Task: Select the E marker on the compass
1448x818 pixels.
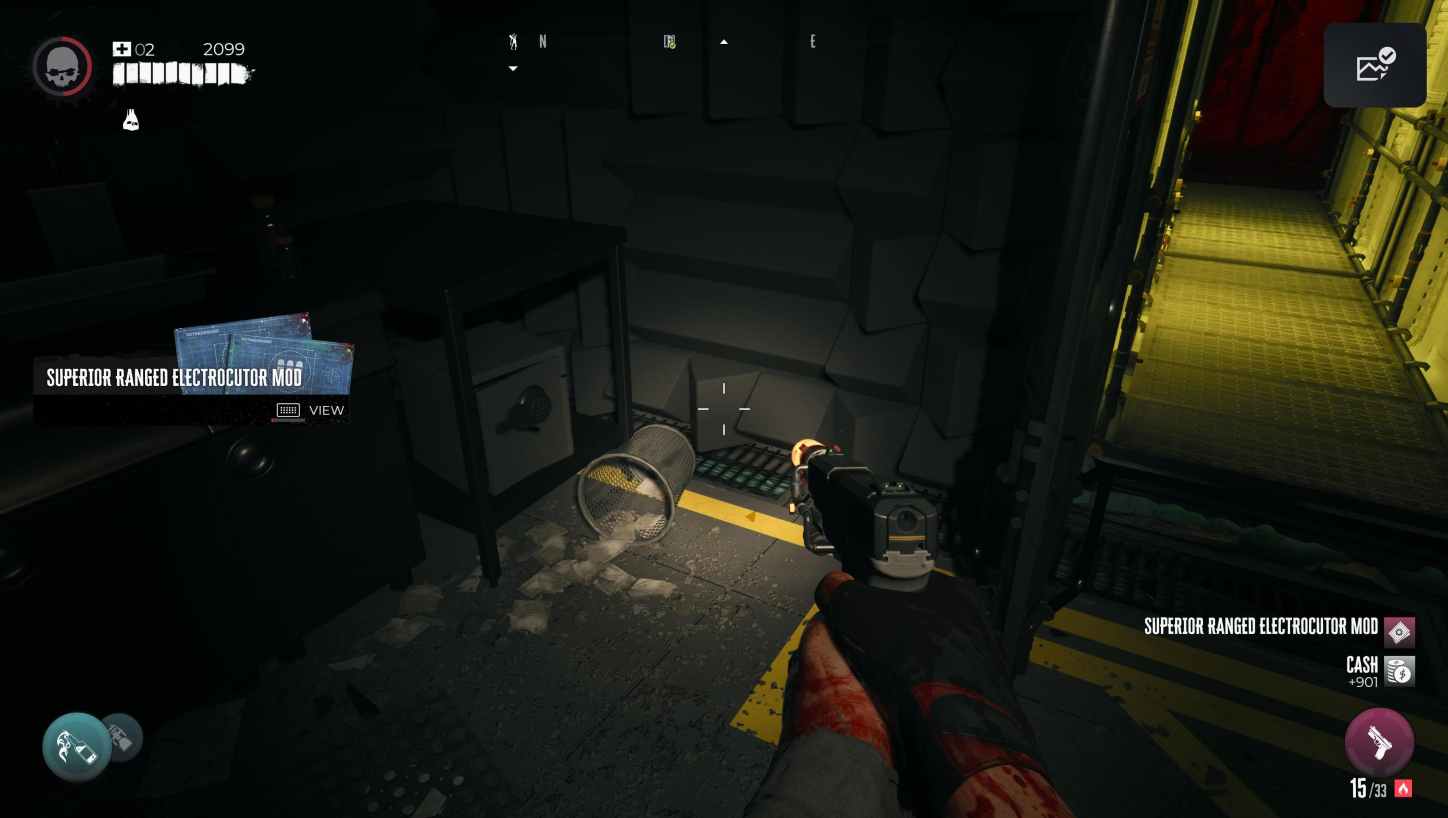Action: (x=813, y=41)
